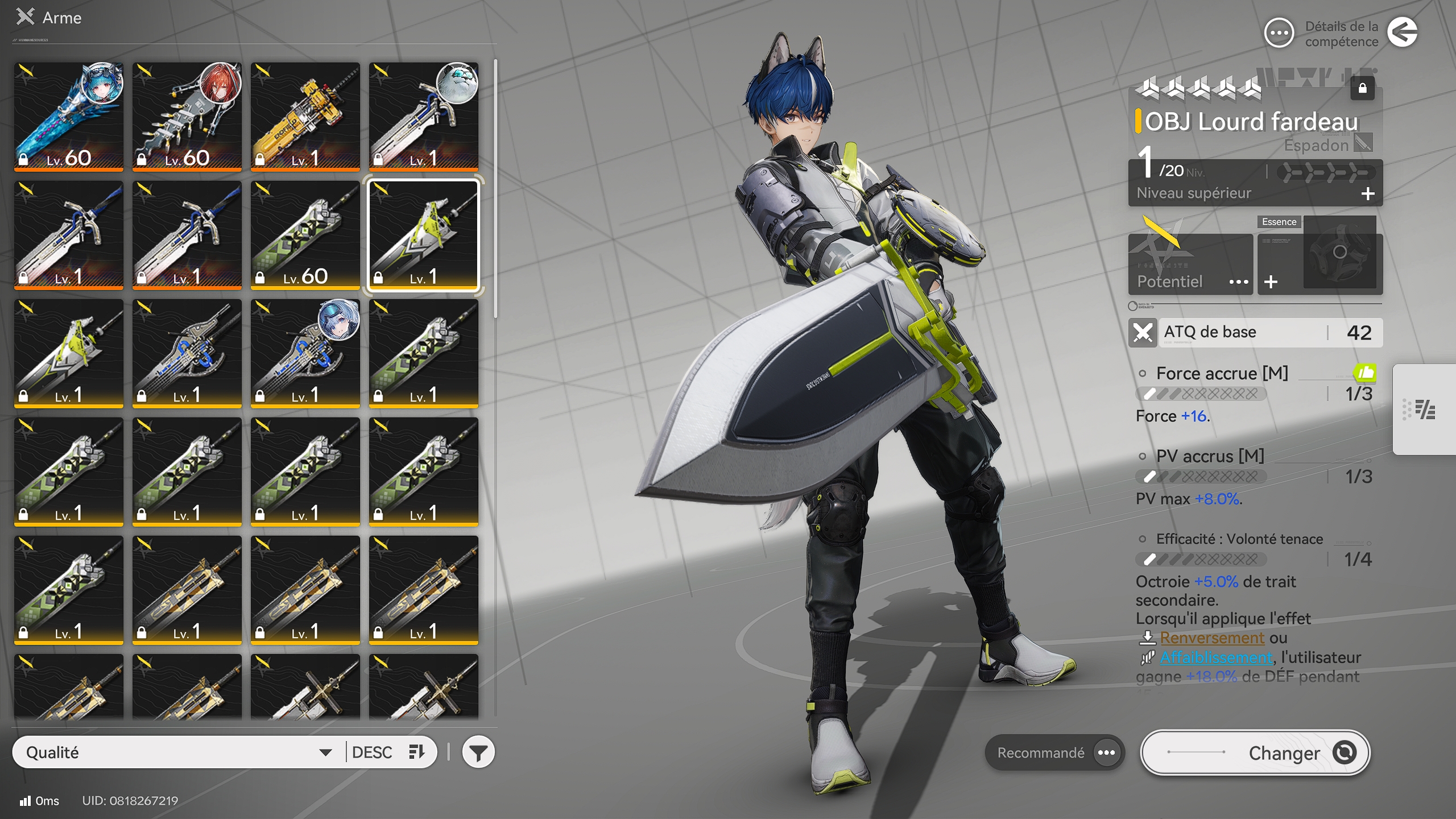The height and width of the screenshot is (819, 1456).
Task: Toggle the weapon lock icon
Action: pos(1362,88)
